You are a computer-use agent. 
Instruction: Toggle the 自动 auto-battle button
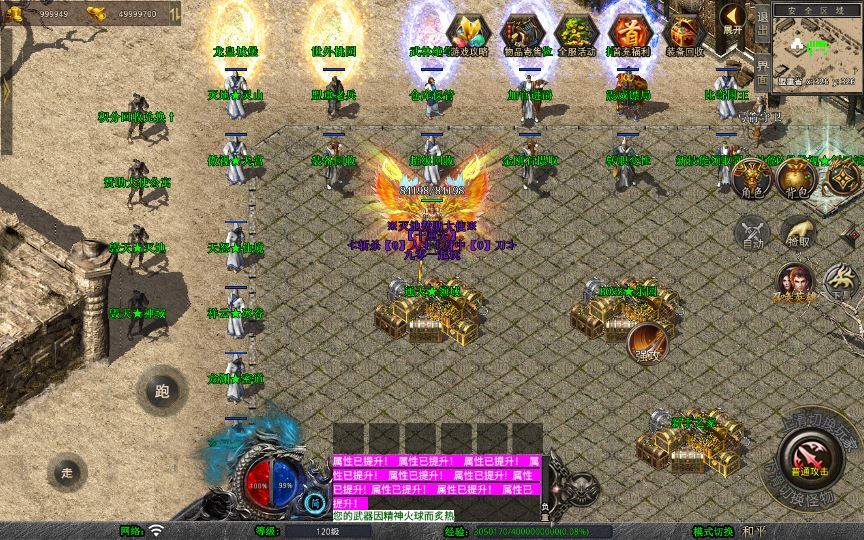(751, 234)
